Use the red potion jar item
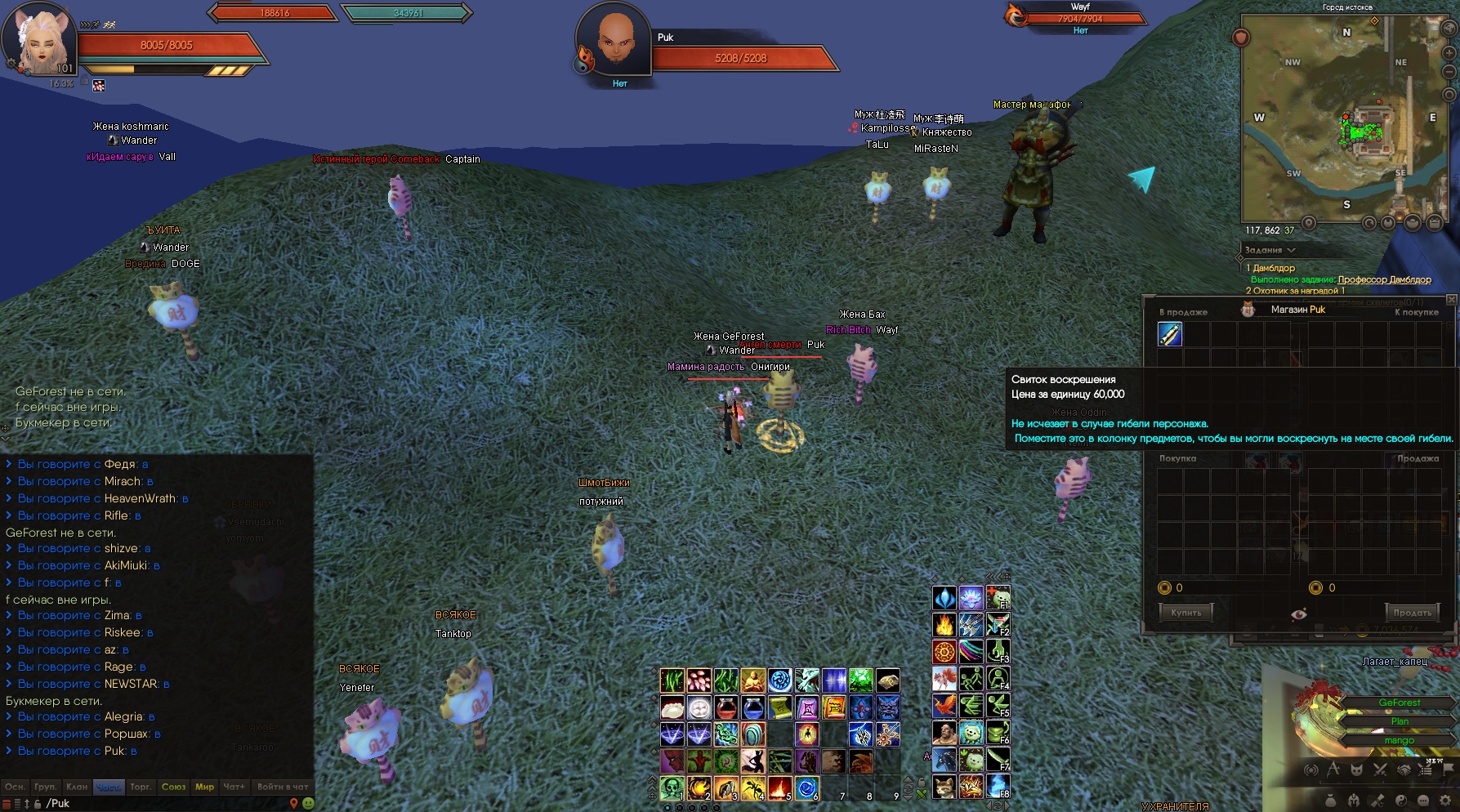 726,707
